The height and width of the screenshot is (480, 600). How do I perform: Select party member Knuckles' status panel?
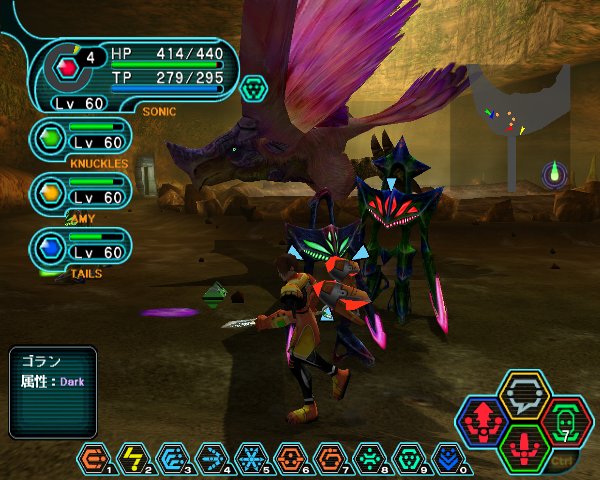pos(82,138)
